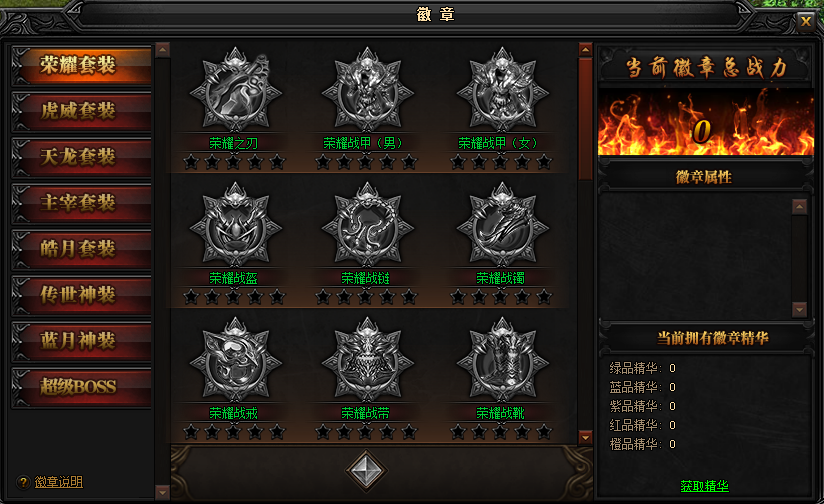This screenshot has width=824, height=504.
Task: Open the 传世神装 tab
Action: [x=80, y=294]
